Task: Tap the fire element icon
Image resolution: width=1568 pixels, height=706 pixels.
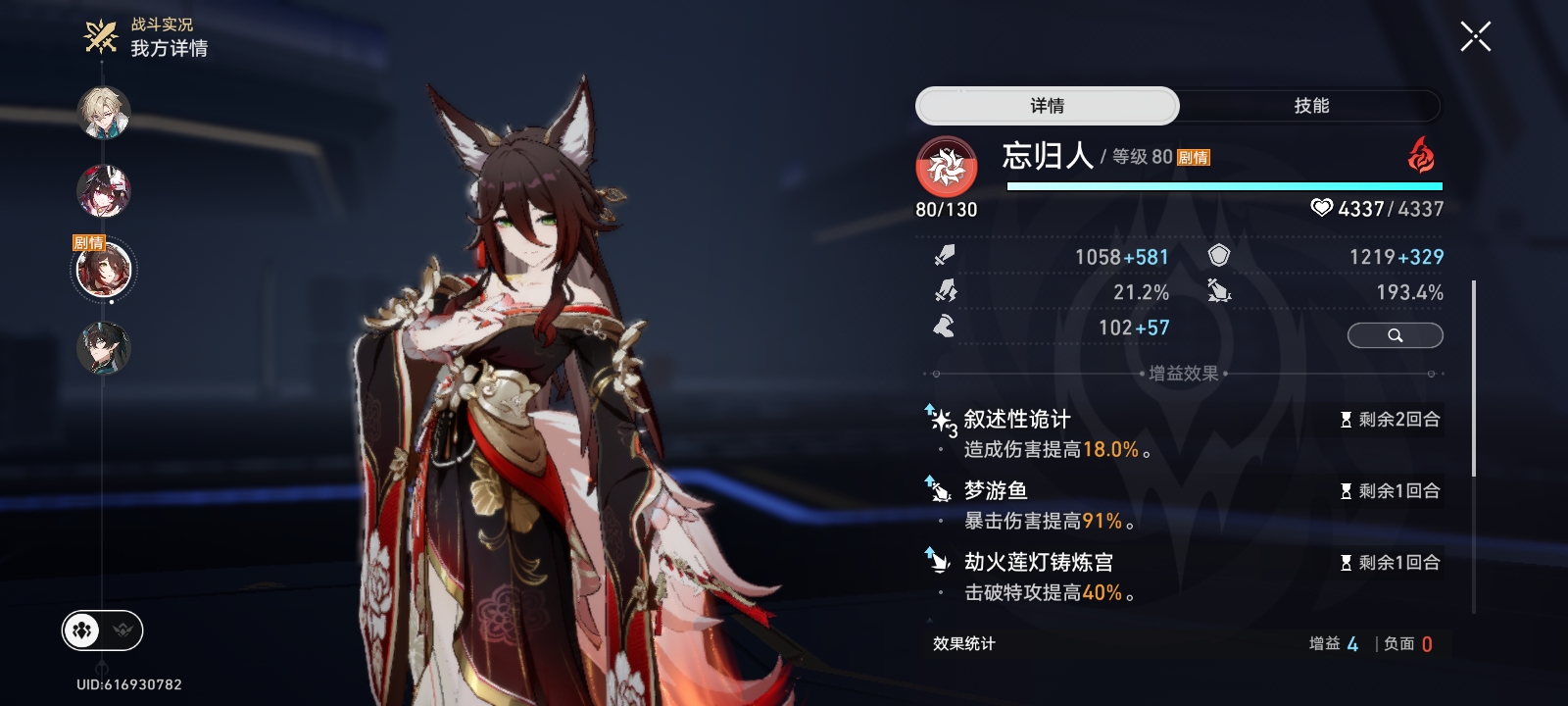Action: coord(1420,155)
